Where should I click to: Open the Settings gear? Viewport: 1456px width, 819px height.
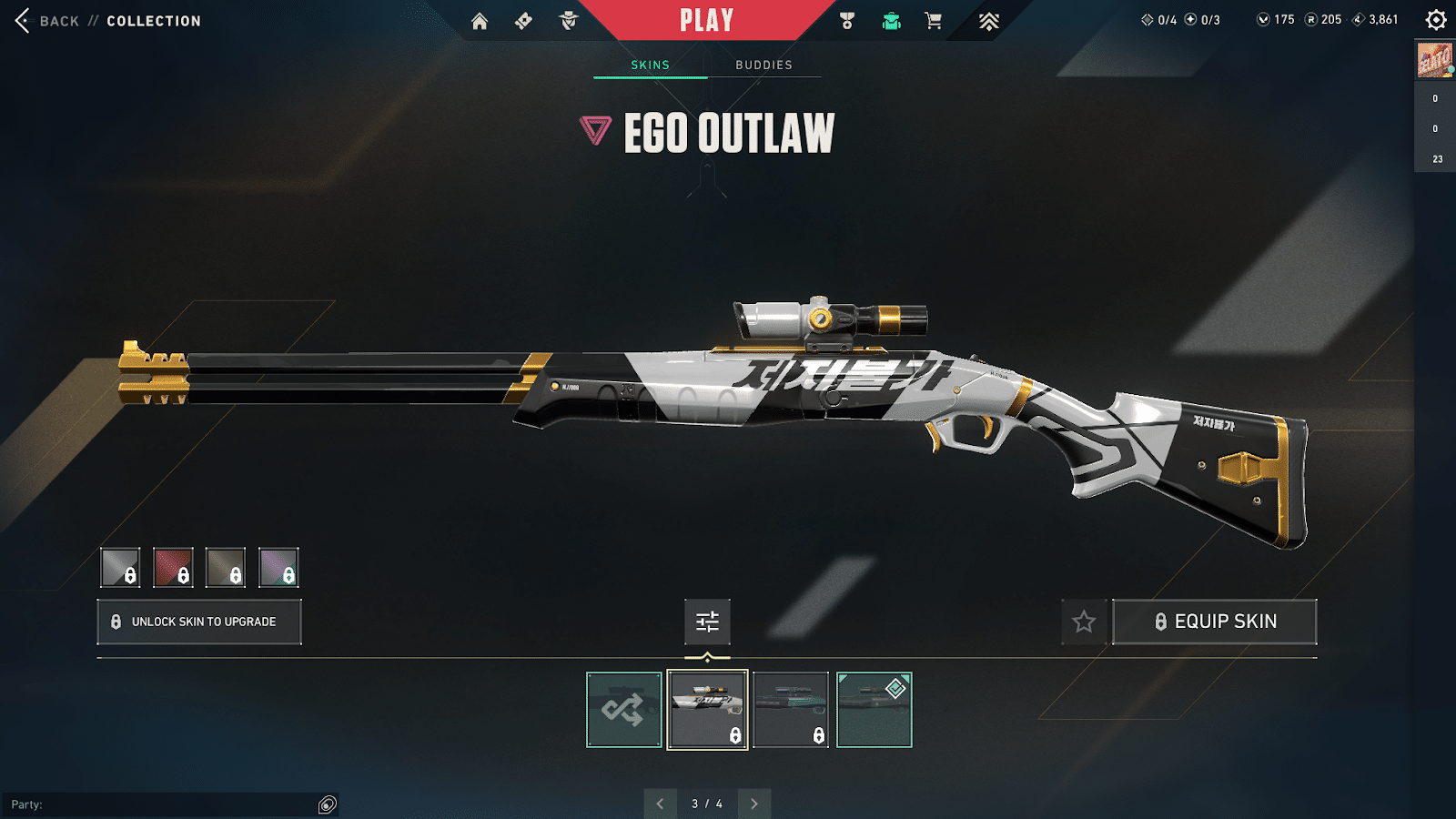[x=1436, y=17]
